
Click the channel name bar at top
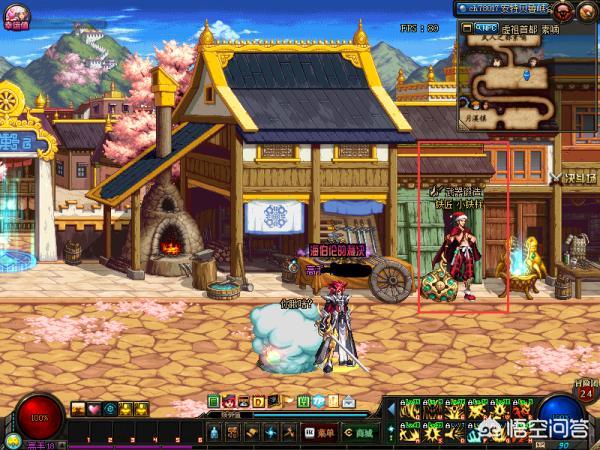click(x=504, y=8)
